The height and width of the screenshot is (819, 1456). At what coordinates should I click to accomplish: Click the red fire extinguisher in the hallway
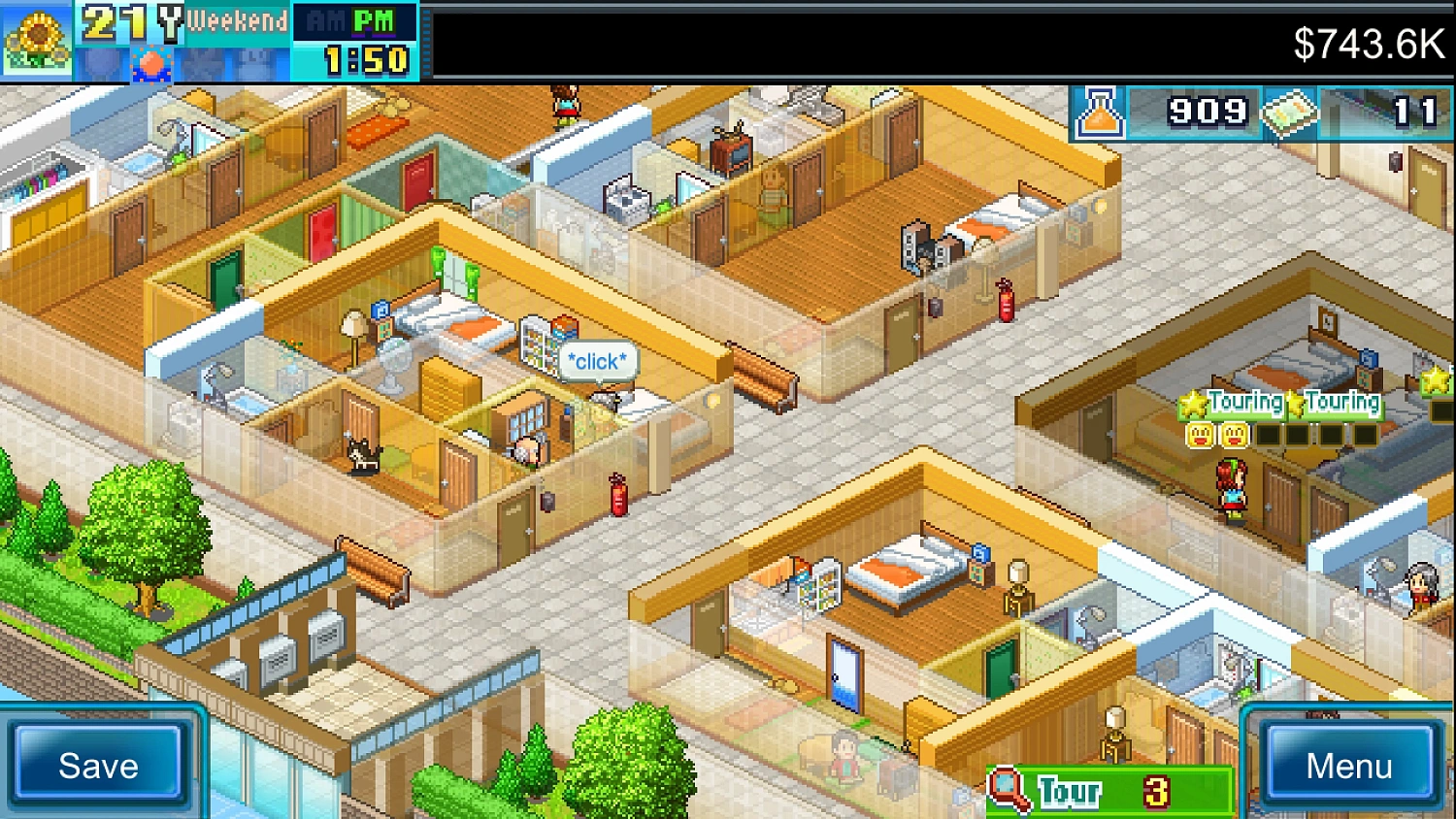pos(619,495)
